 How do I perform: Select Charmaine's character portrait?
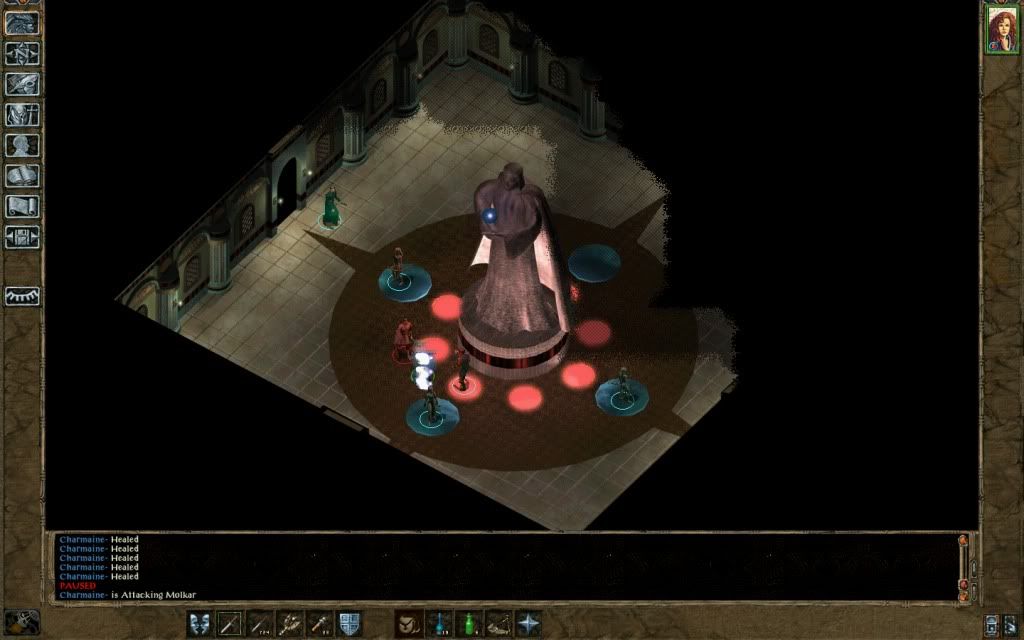[1000, 28]
